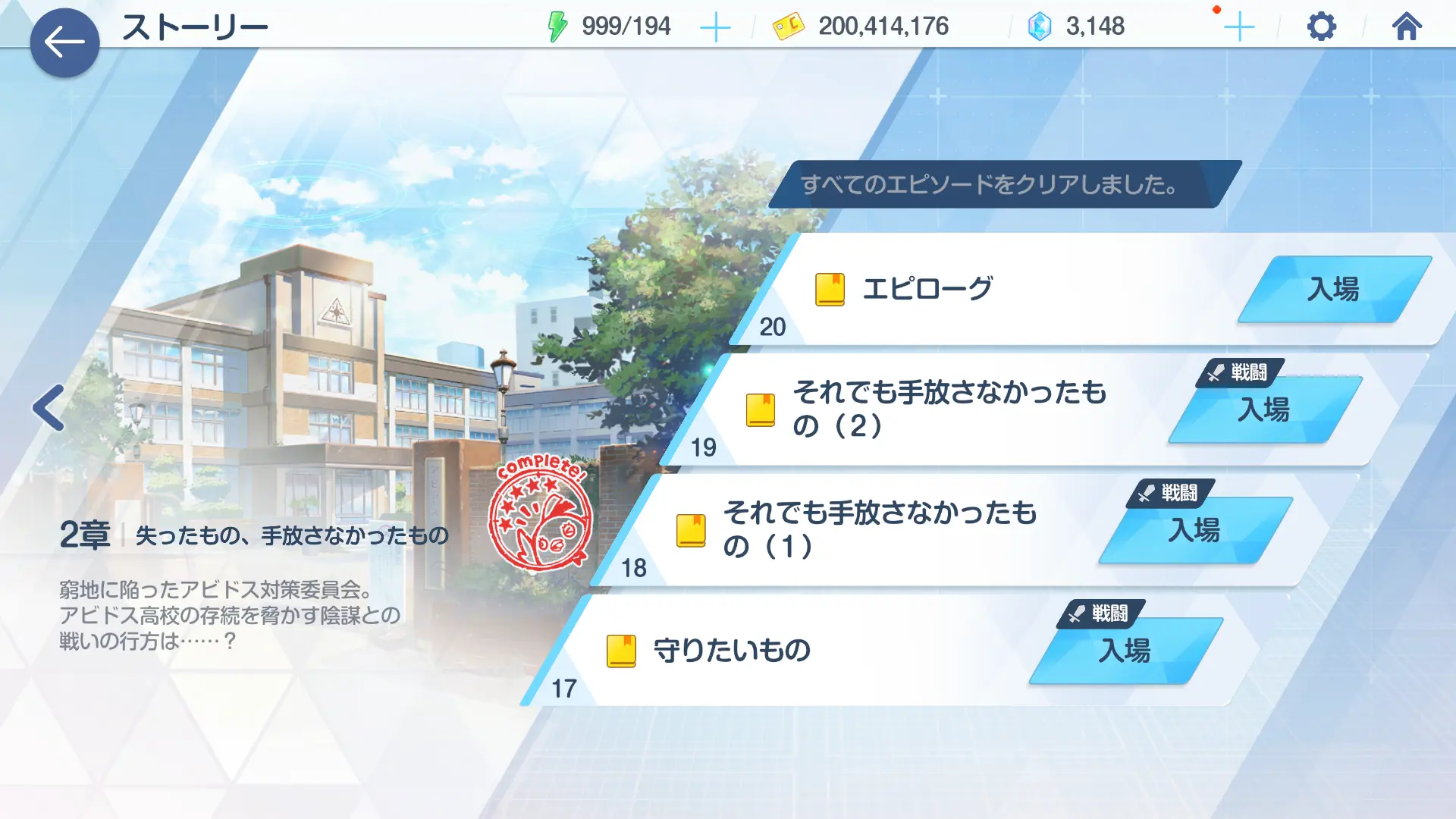This screenshot has height=819, width=1456.
Task: Click the book icon on episode 17 守りたいもの
Action: [x=623, y=649]
